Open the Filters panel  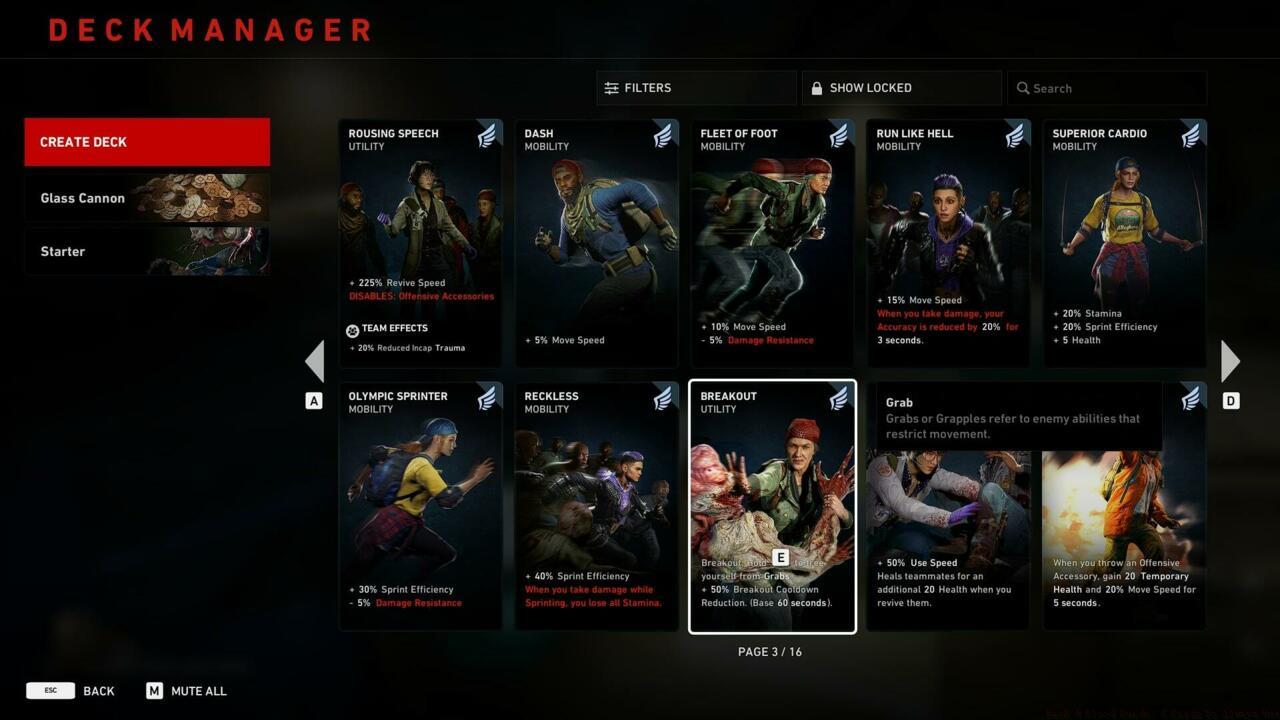(x=696, y=88)
